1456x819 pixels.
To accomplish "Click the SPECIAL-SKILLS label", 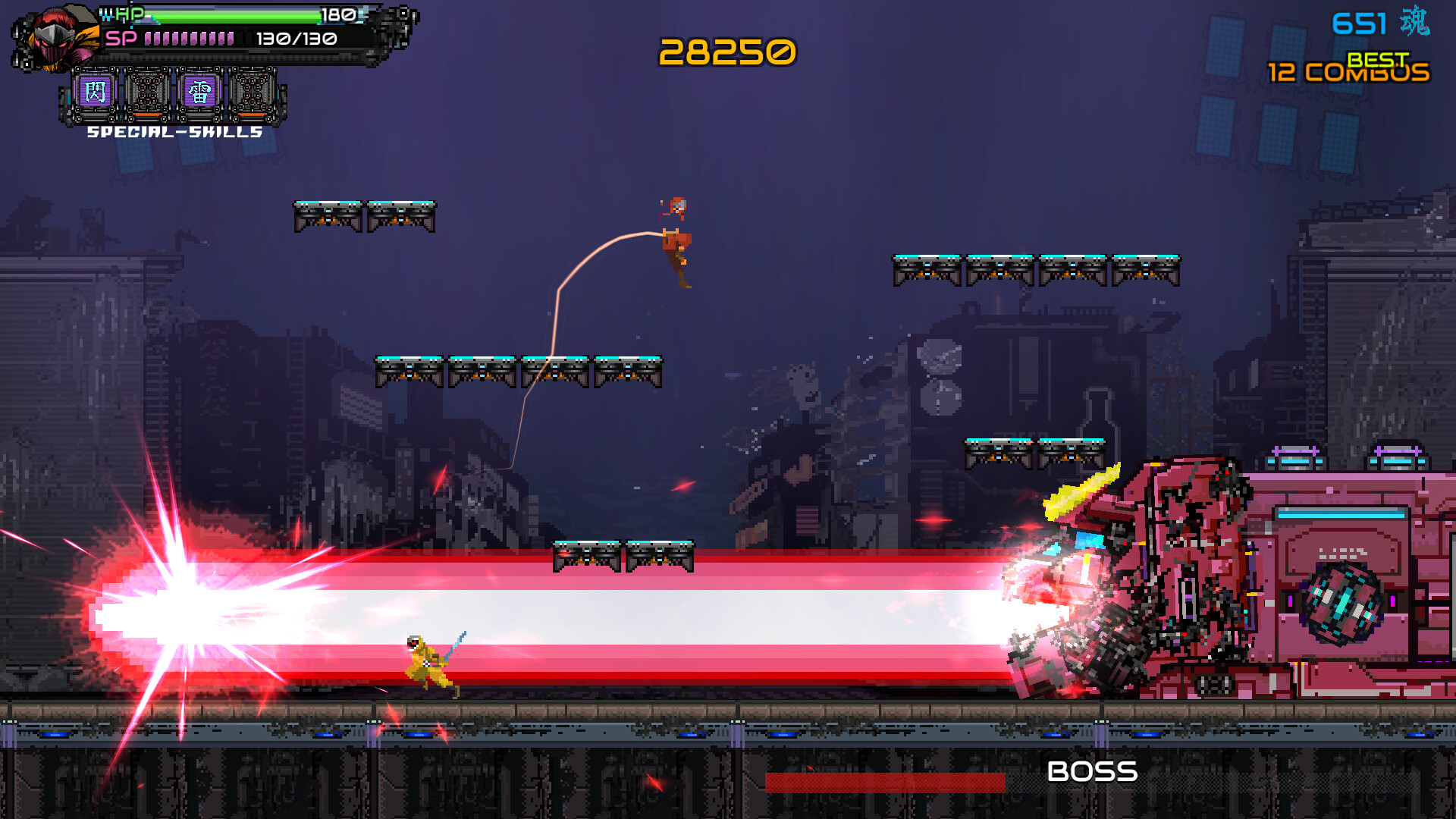I will coord(173,132).
